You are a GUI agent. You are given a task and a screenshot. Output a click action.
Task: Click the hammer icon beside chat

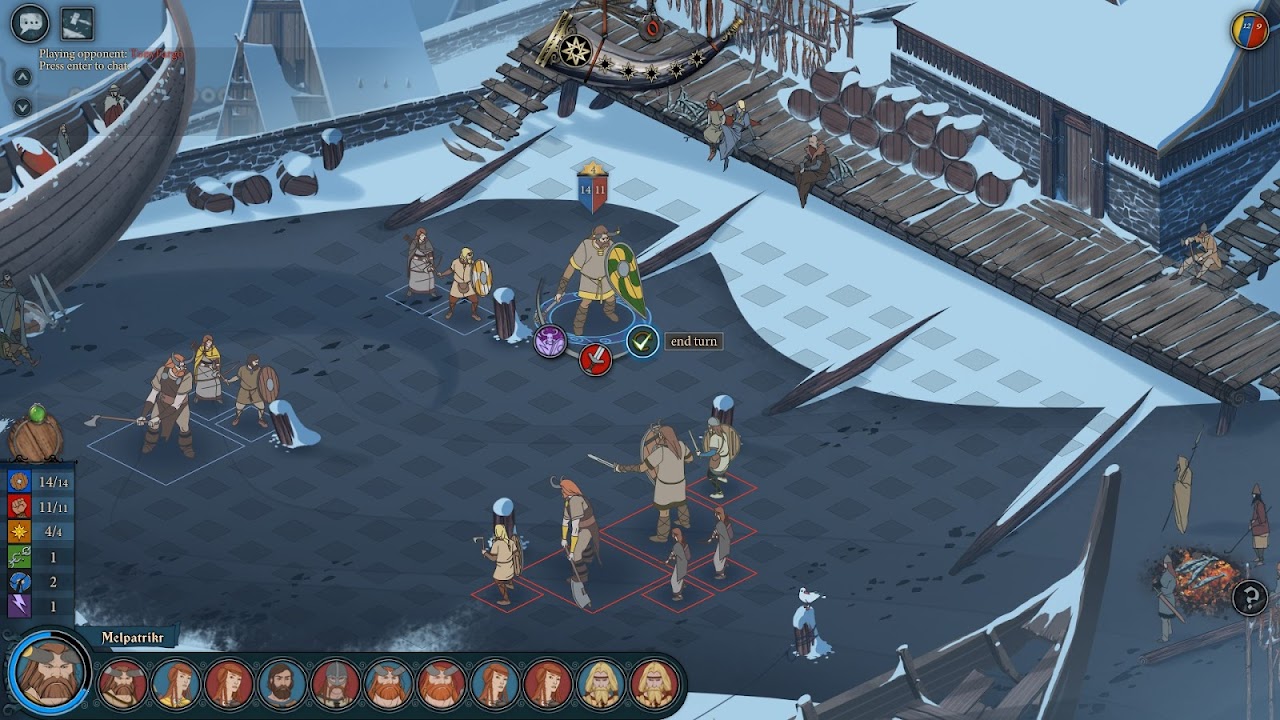[77, 22]
